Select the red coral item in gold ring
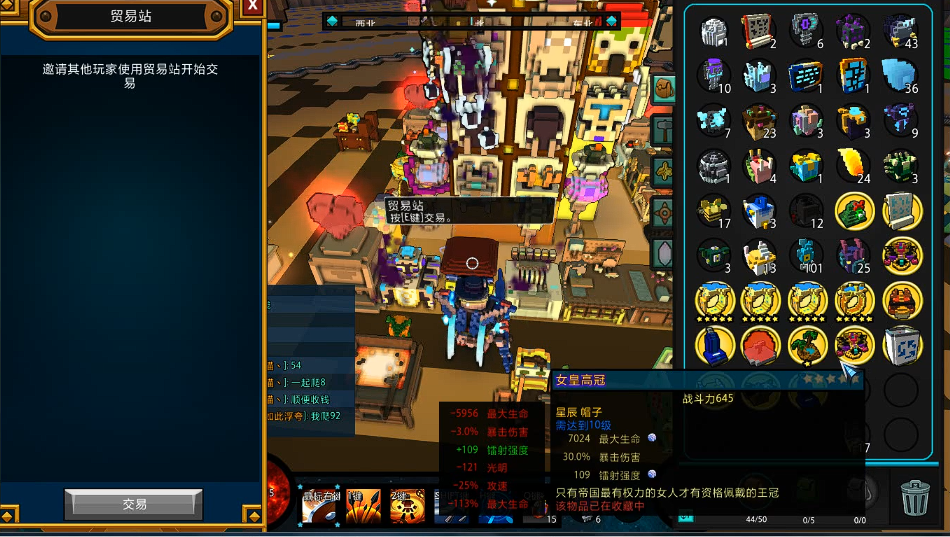 click(x=761, y=345)
